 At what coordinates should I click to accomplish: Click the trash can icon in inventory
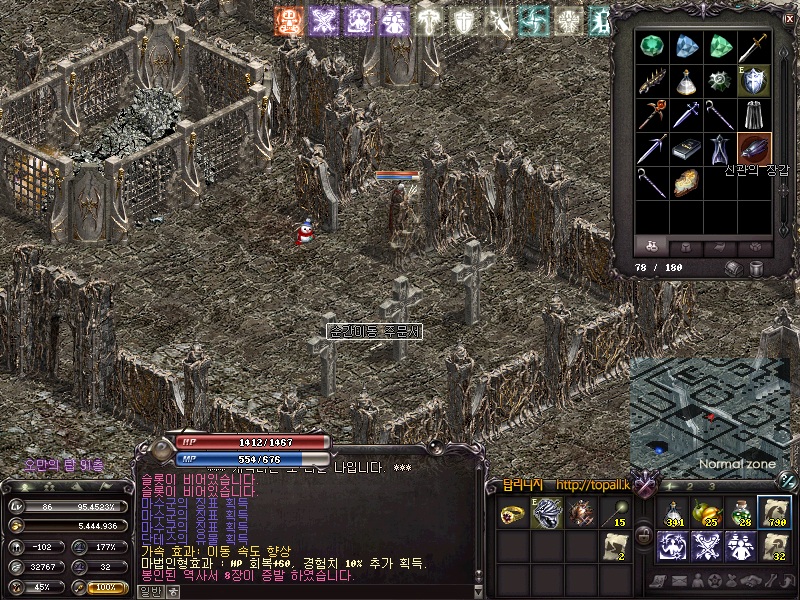point(756,268)
